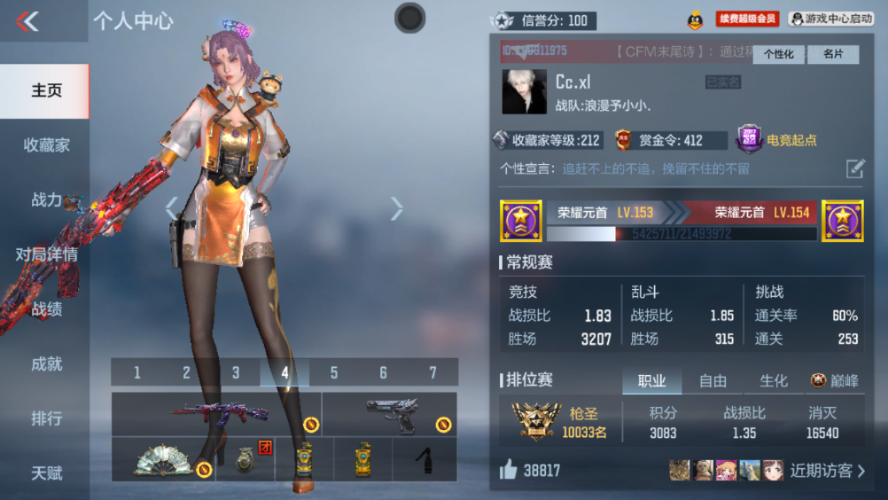Open 对局详情 match details
This screenshot has height=500, width=888.
pyautogui.click(x=46, y=254)
